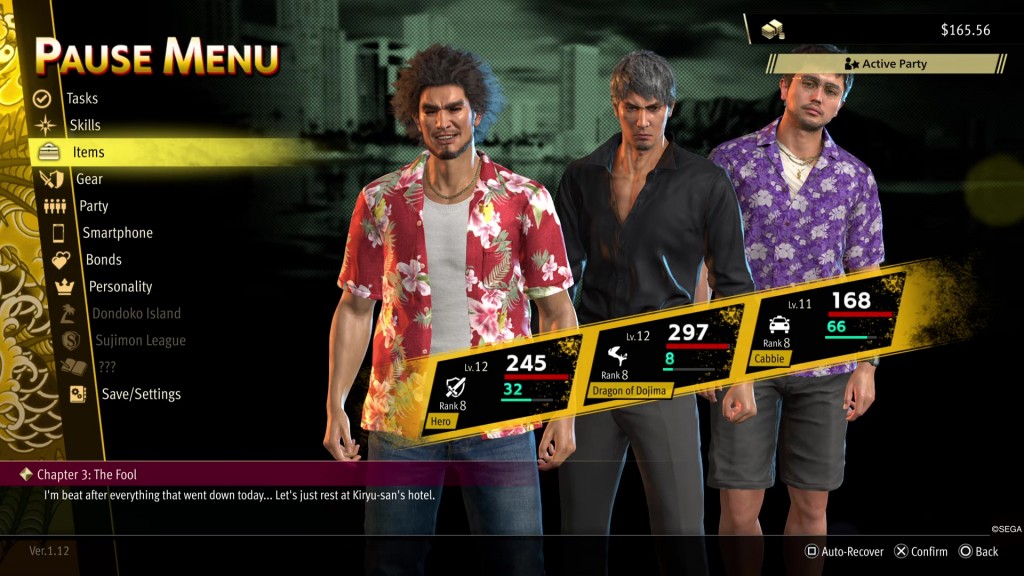Screen dimensions: 1024x576
Task: Open the highlighted Items entry
Action: pos(88,153)
